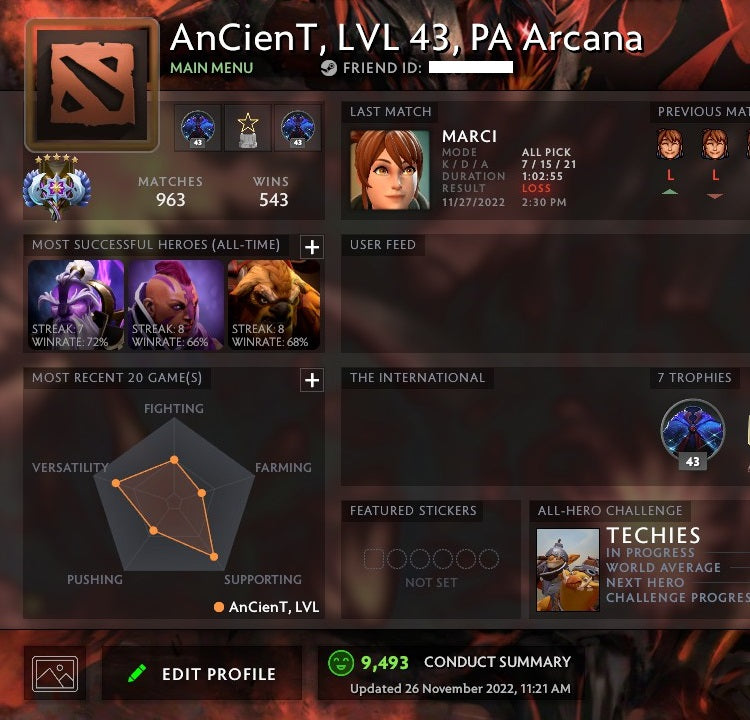Expand the Most Recent 20 Games plus button
The image size is (750, 720).
click(312, 380)
